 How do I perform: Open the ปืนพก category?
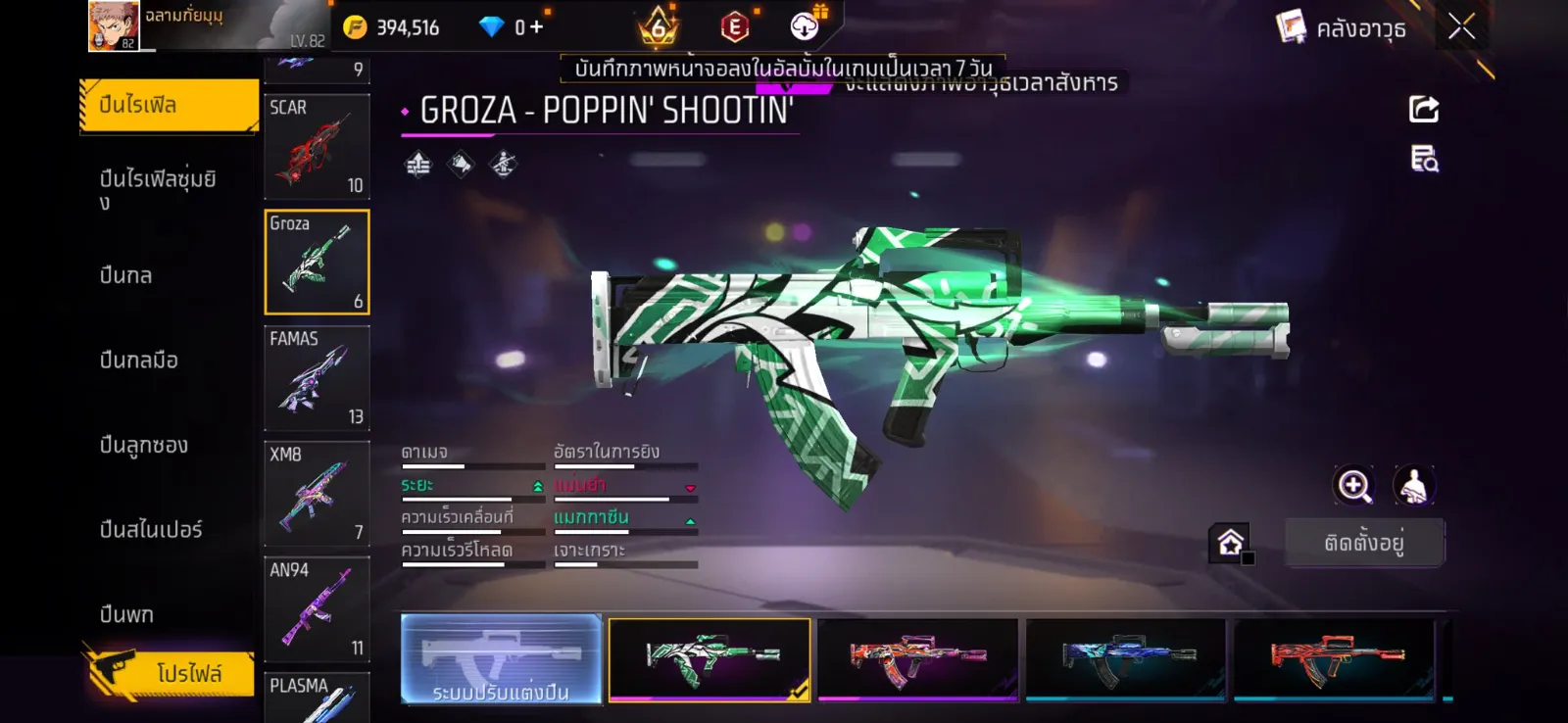pyautogui.click(x=127, y=614)
